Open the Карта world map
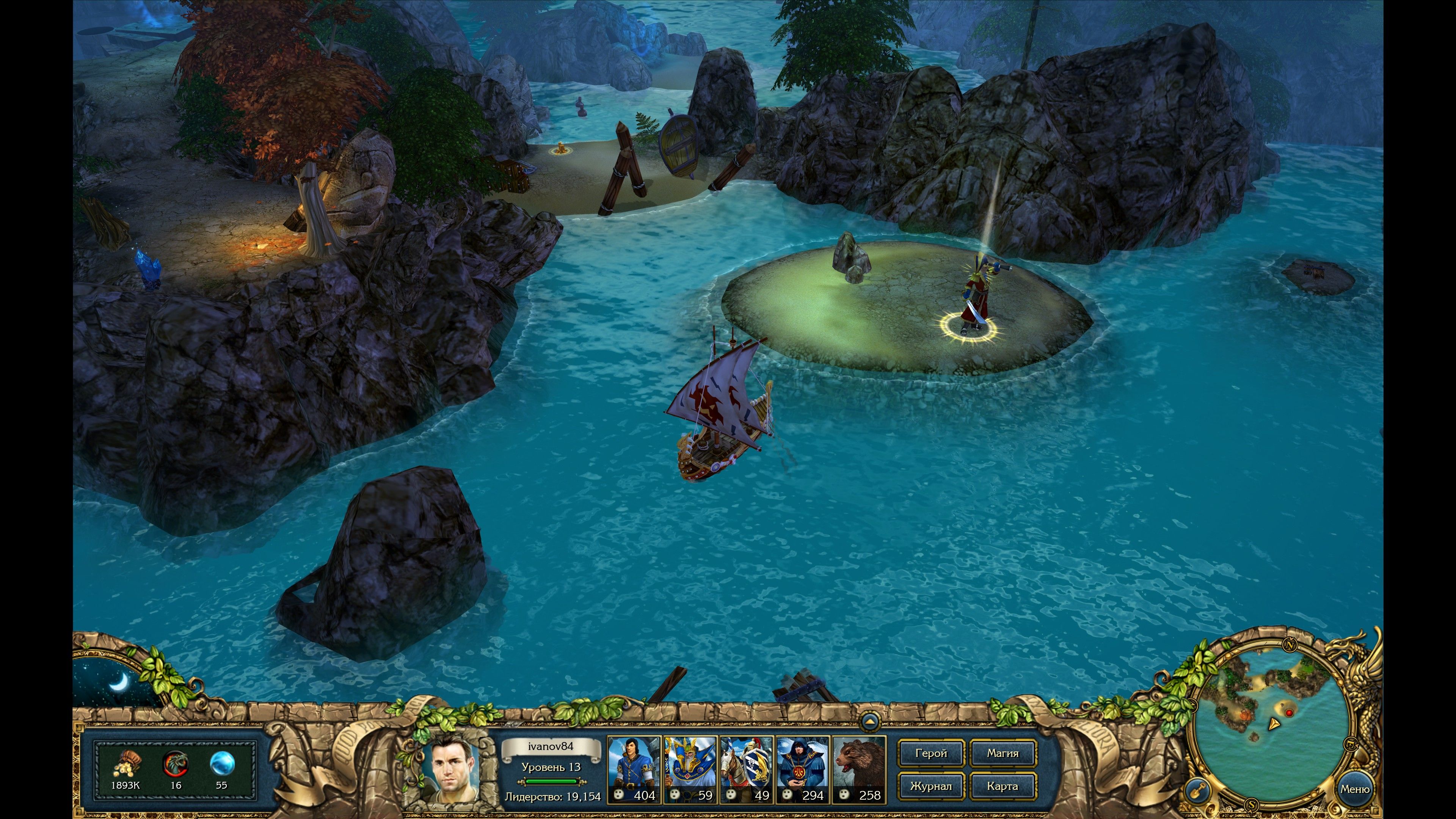Image resolution: width=1456 pixels, height=819 pixels. (1003, 786)
